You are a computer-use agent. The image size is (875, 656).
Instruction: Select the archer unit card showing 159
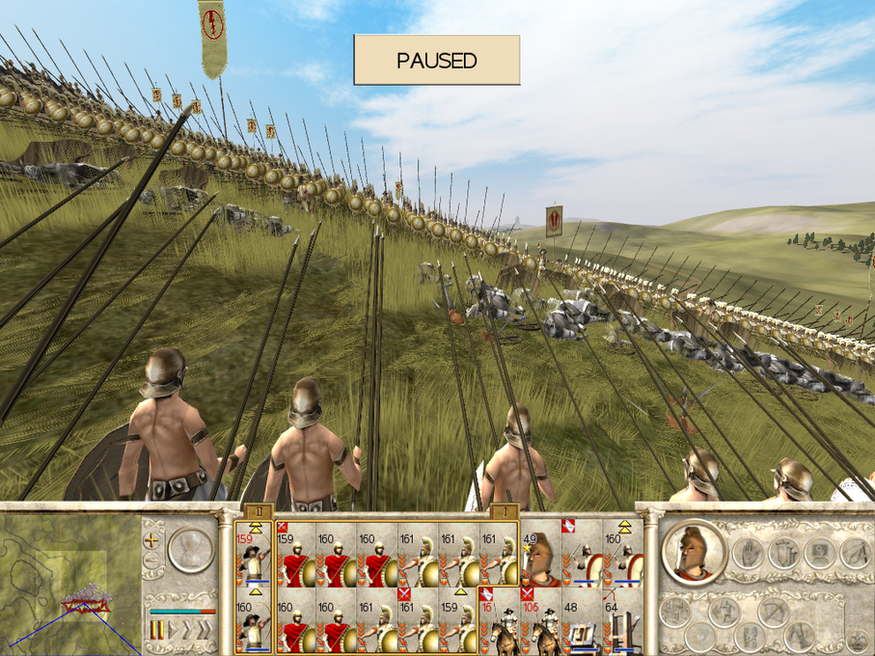(x=254, y=552)
